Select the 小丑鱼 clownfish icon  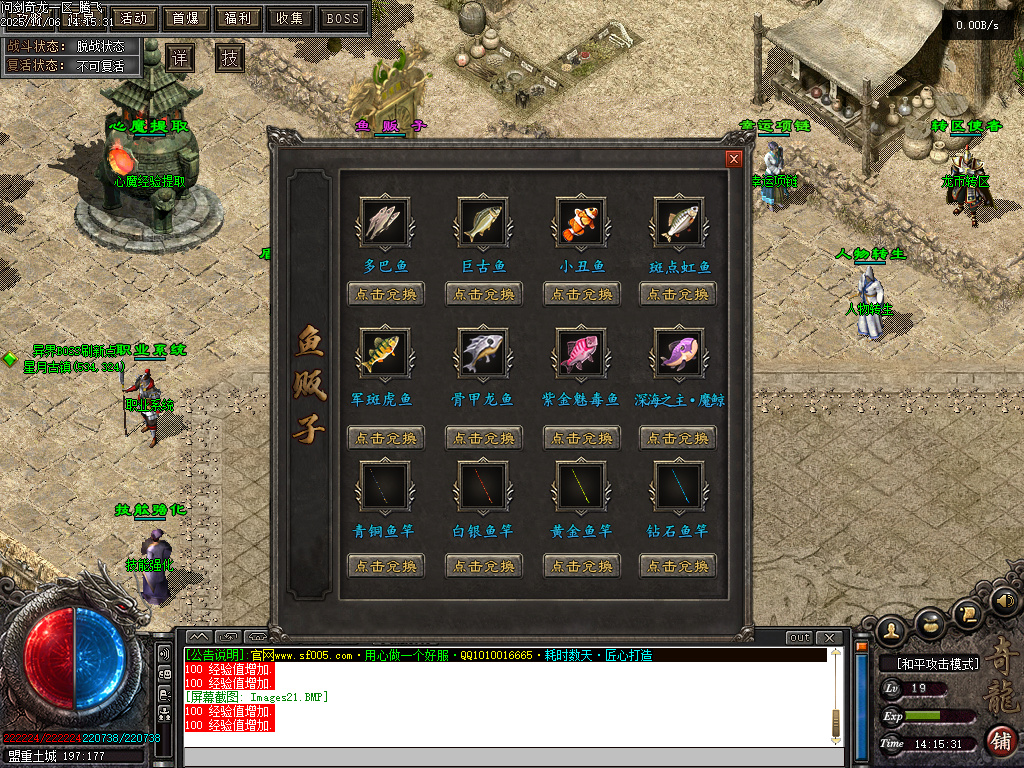tap(581, 222)
